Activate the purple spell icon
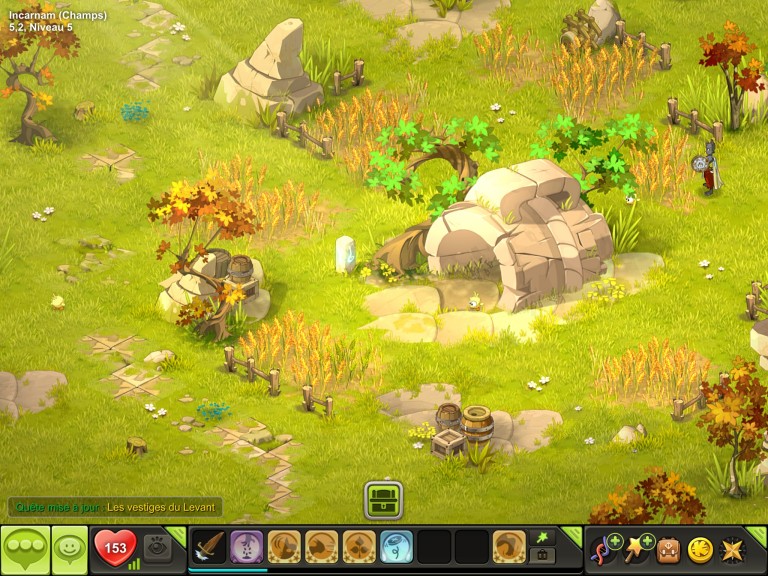Screen dimensions: 768x576 (246, 547)
